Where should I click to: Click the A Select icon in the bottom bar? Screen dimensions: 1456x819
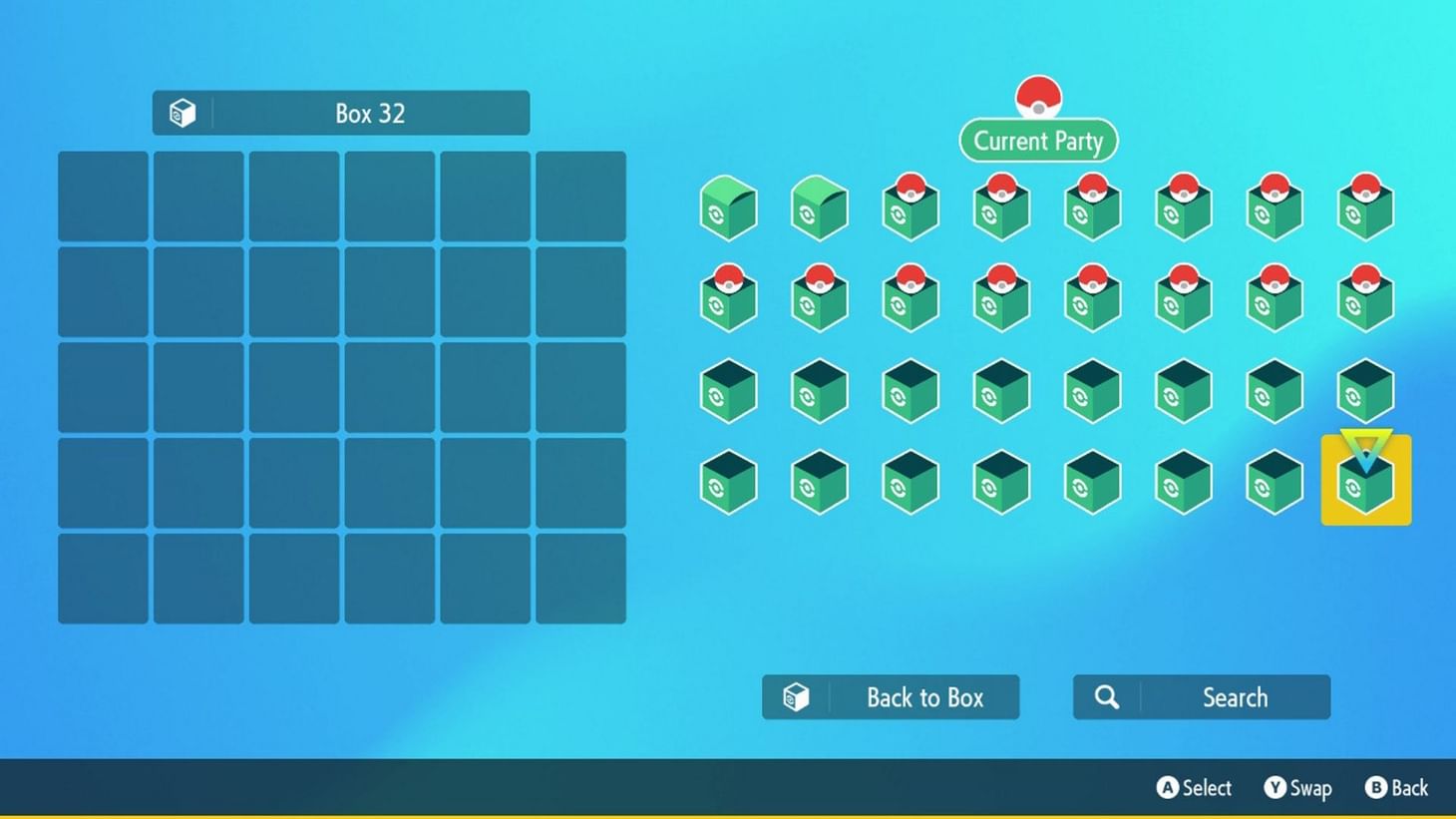point(1167,788)
